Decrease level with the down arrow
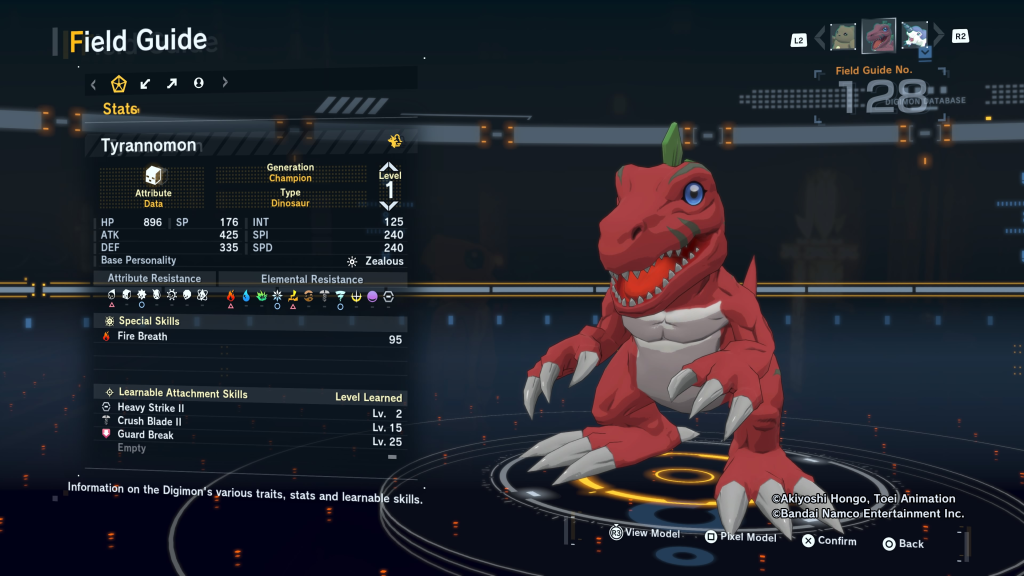This screenshot has height=576, width=1024. pos(389,205)
